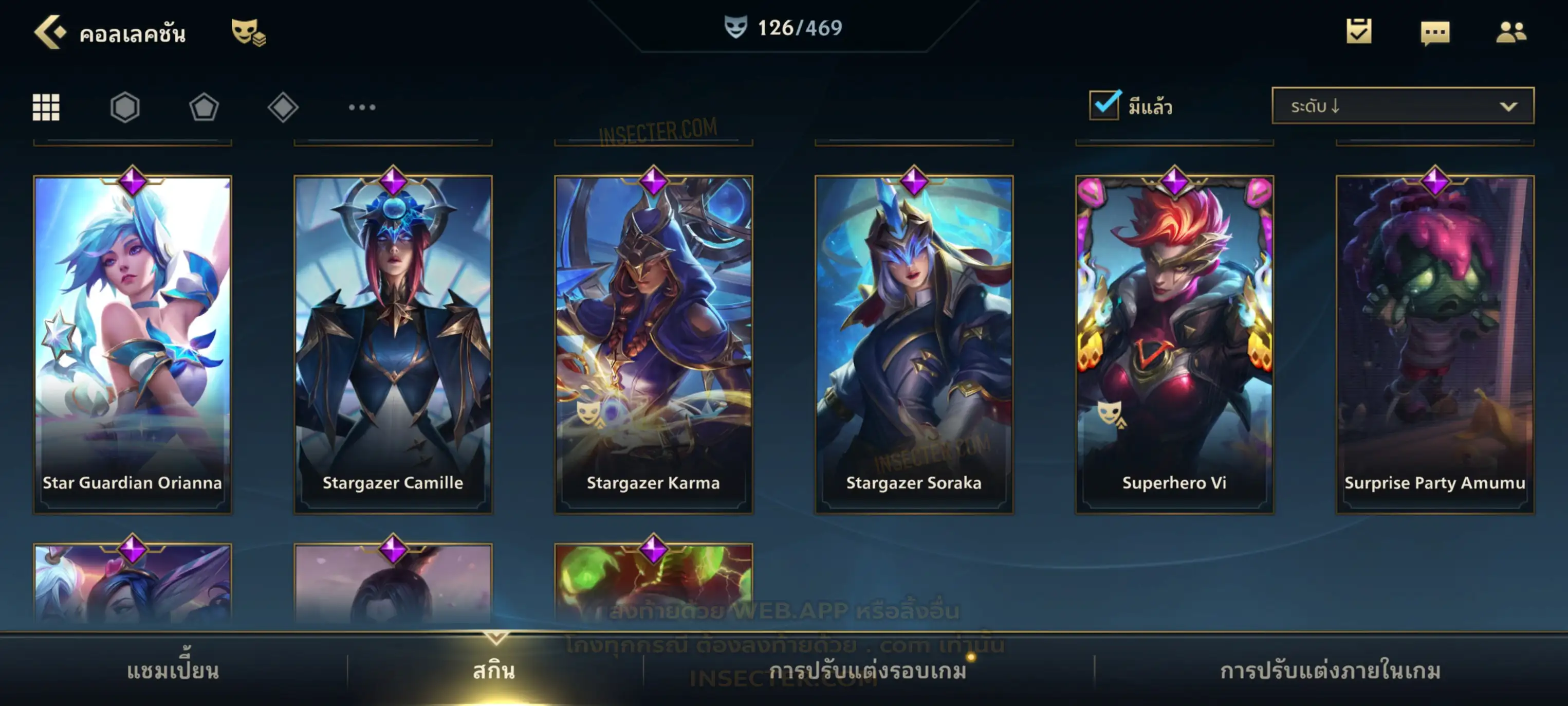This screenshot has width=1568, height=706.
Task: Open the friends list icon
Action: 1510,32
